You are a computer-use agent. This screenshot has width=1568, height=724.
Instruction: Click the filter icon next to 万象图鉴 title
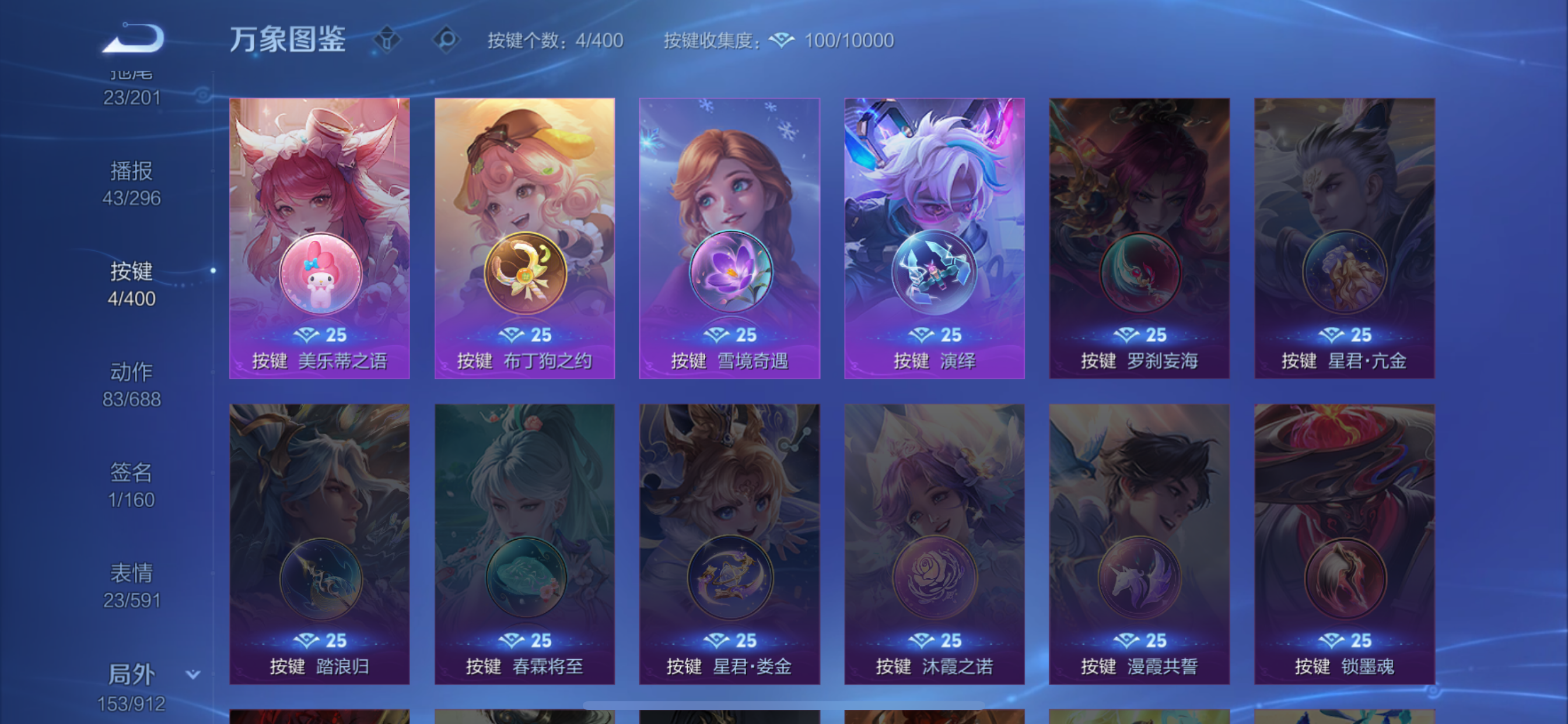coord(387,40)
